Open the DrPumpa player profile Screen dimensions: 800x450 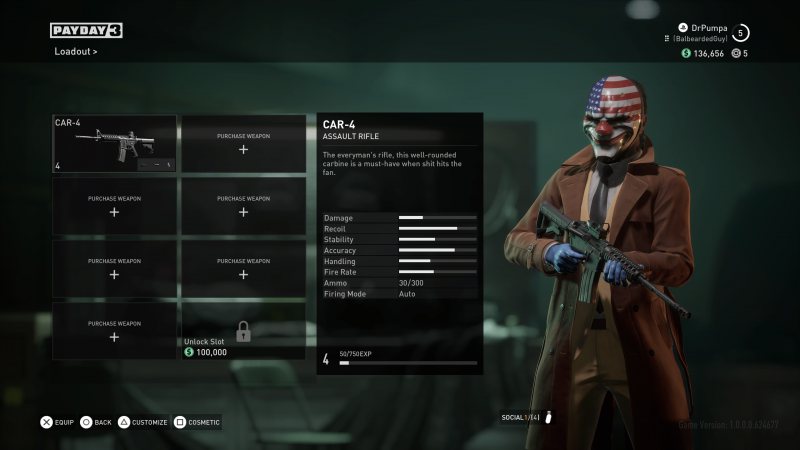pyautogui.click(x=705, y=27)
